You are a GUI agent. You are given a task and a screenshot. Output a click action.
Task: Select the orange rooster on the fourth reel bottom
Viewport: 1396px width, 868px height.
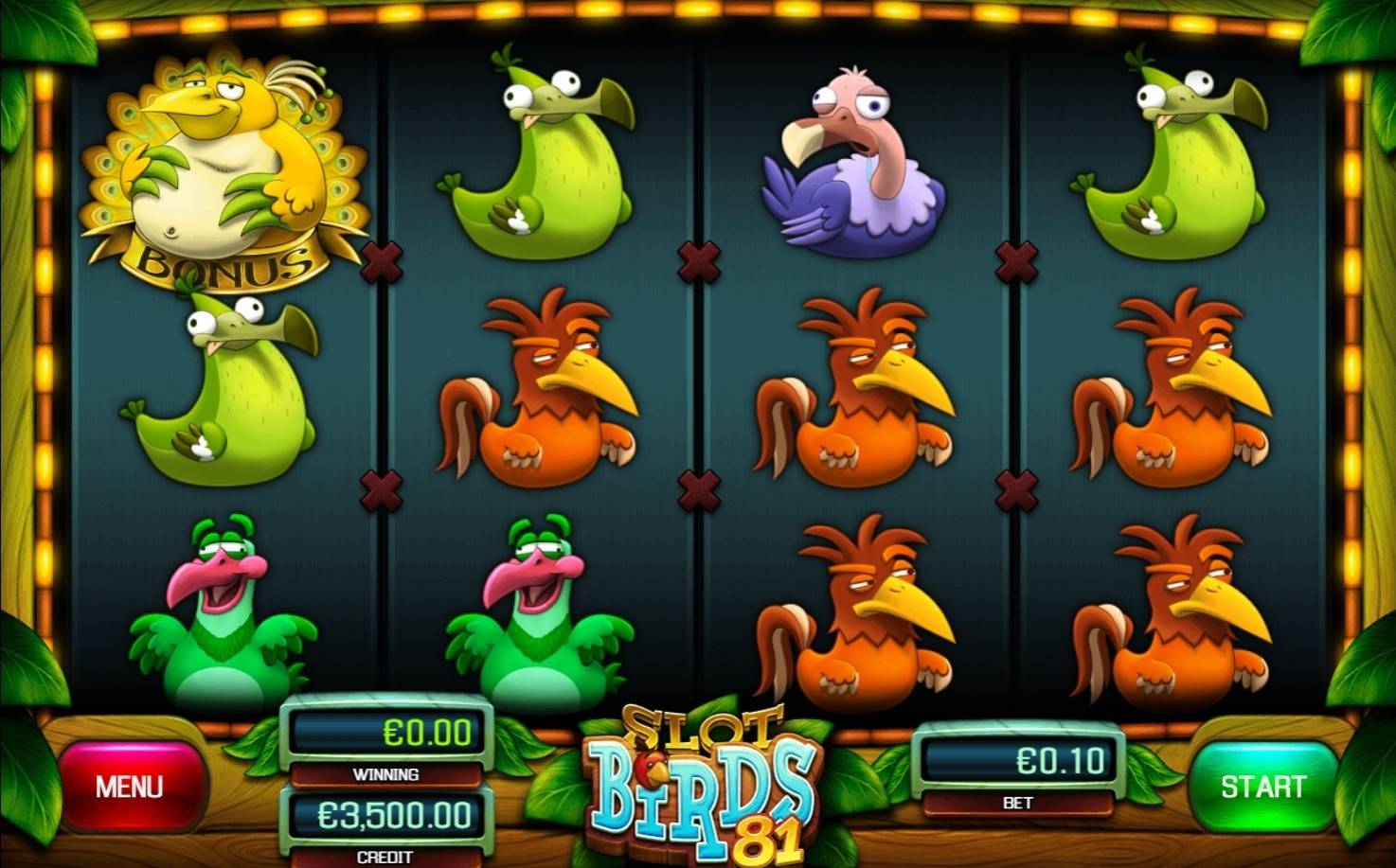(x=1174, y=615)
